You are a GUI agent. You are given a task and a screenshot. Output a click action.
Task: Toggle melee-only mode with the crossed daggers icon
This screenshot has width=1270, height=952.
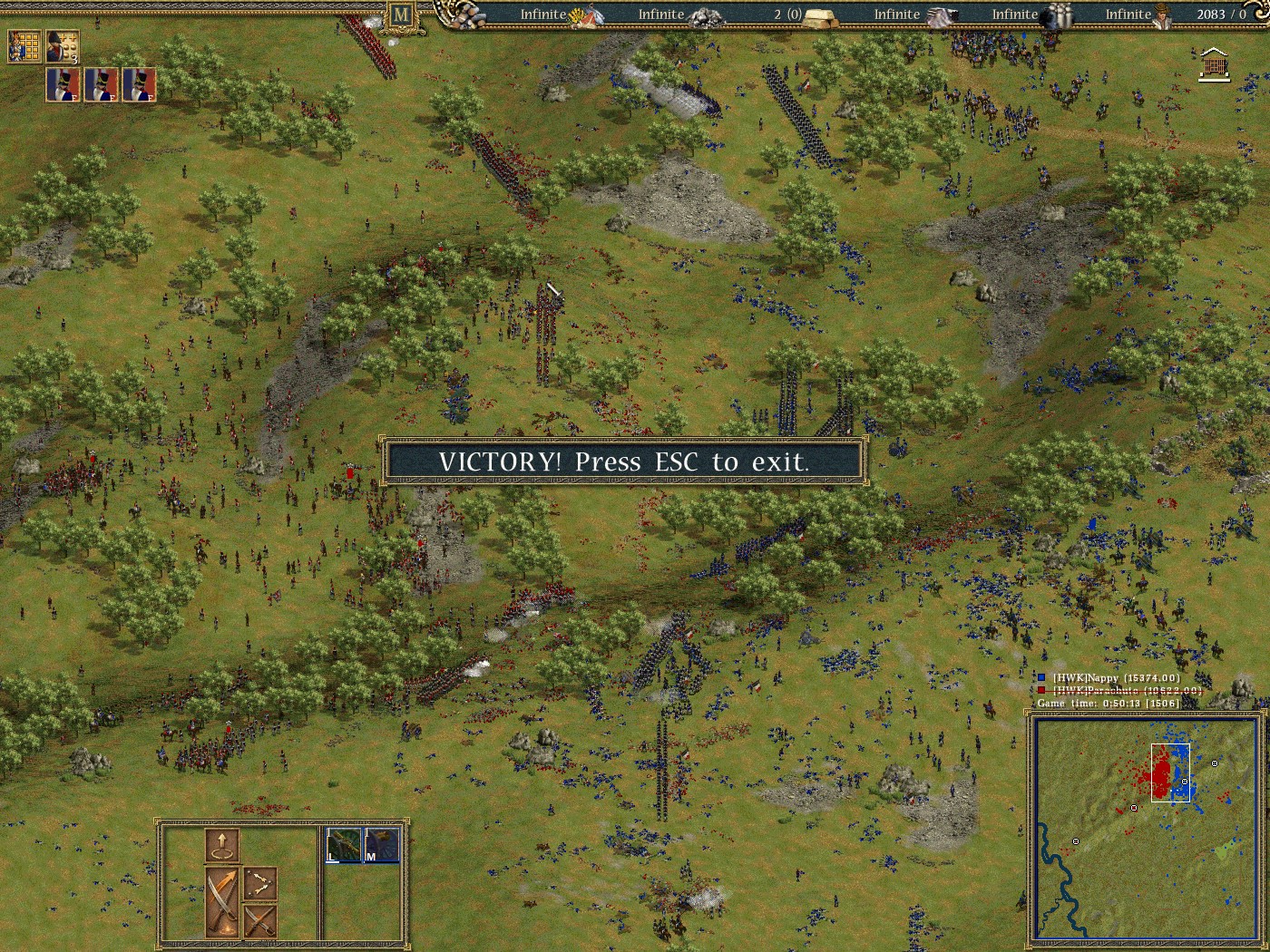(x=261, y=923)
